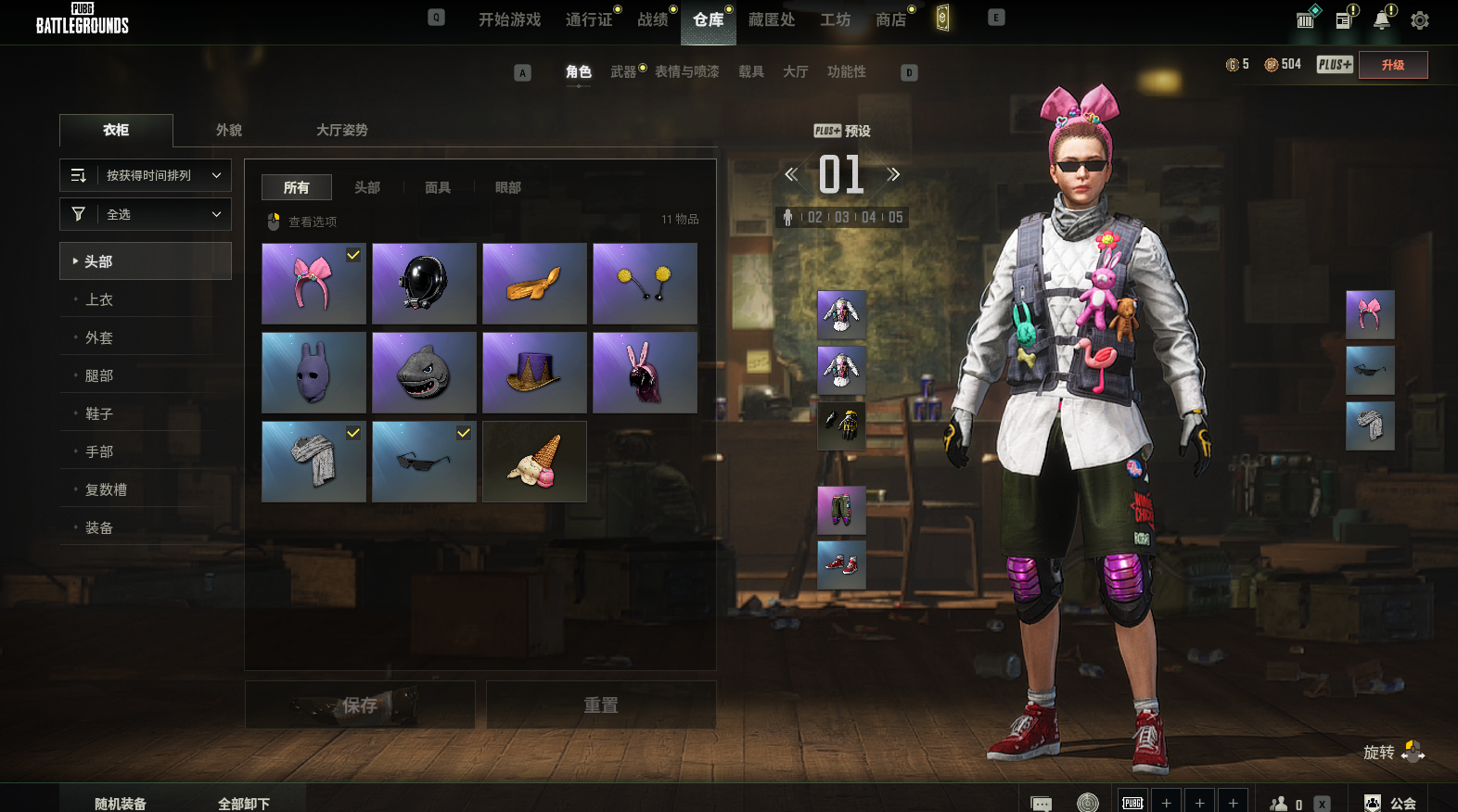This screenshot has width=1458, height=812.
Task: Click the 全部卸下 unequip all button
Action: (x=244, y=803)
